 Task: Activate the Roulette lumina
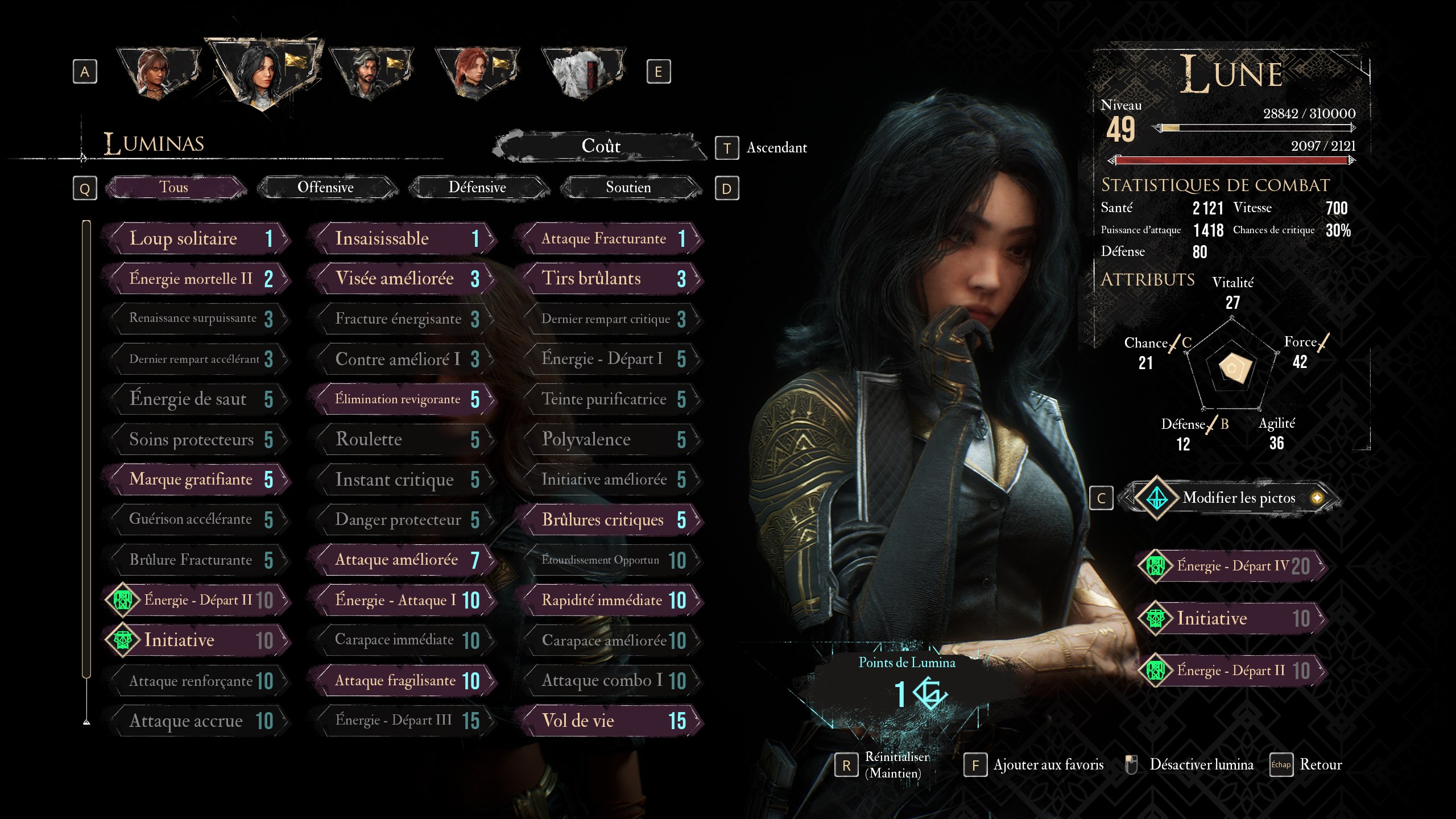403,439
